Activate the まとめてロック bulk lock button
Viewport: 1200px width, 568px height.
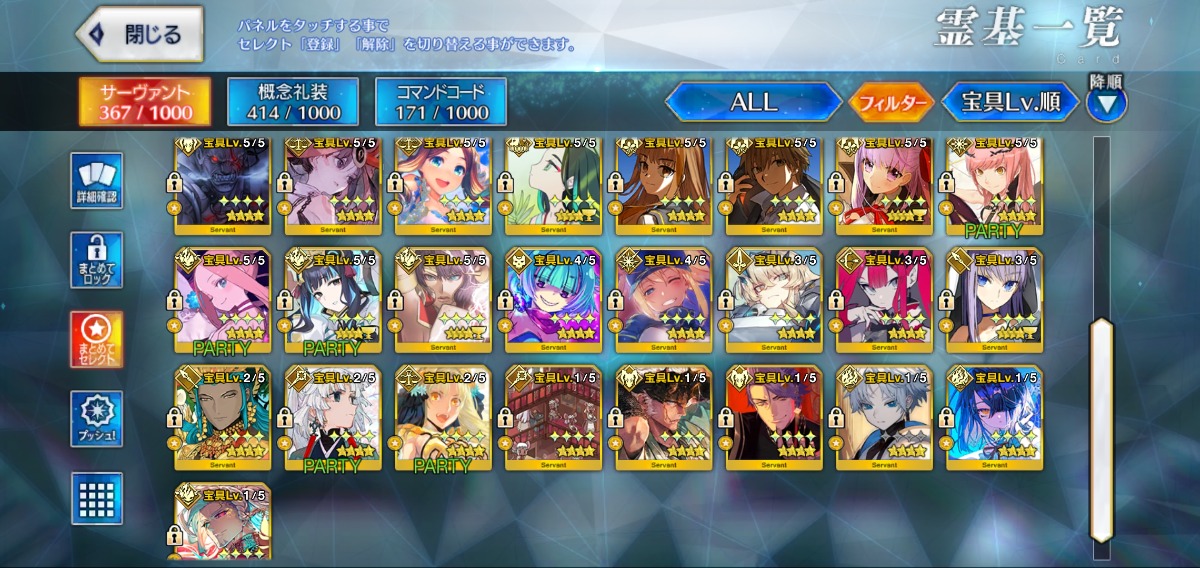click(x=97, y=261)
